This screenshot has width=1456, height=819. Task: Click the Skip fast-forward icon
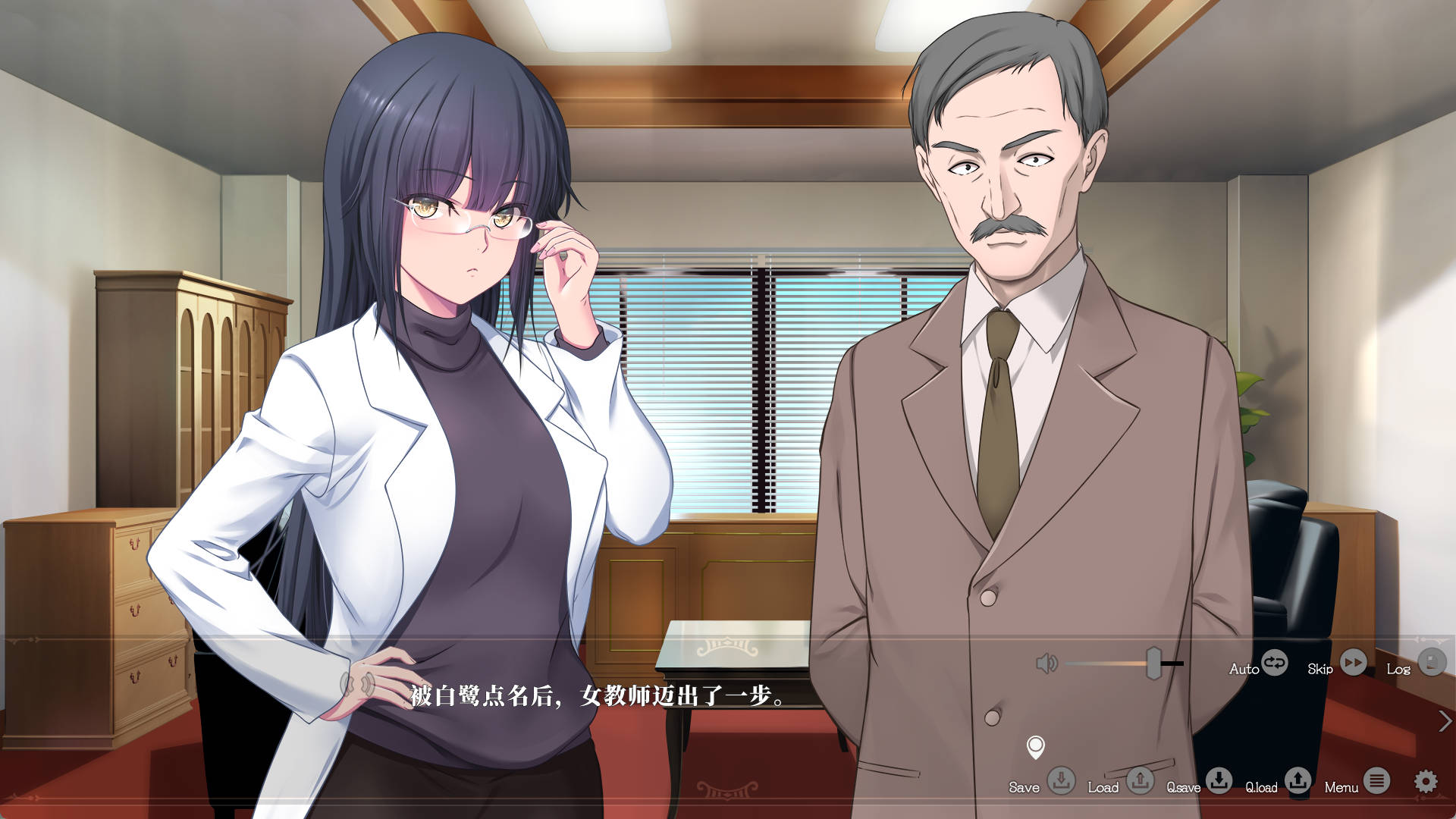coord(1353,664)
